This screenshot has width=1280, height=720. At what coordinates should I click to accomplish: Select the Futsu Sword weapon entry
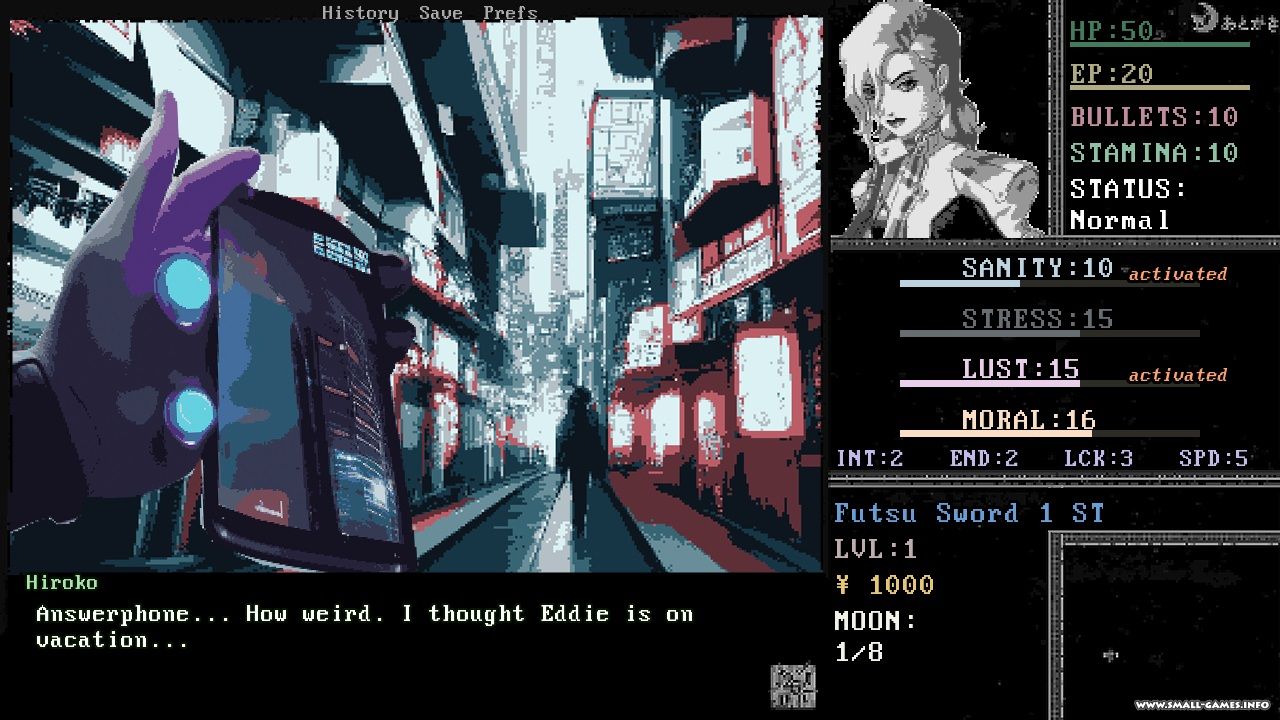click(968, 513)
